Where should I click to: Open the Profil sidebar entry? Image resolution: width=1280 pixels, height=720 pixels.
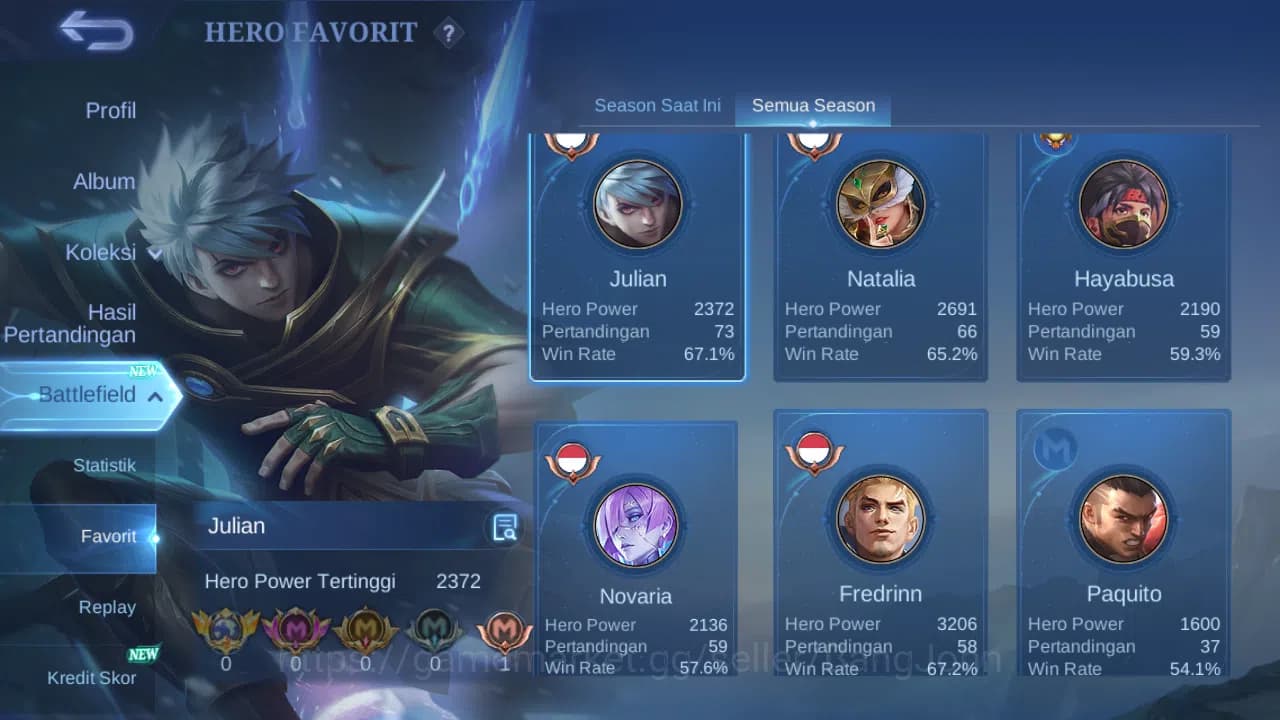point(110,110)
